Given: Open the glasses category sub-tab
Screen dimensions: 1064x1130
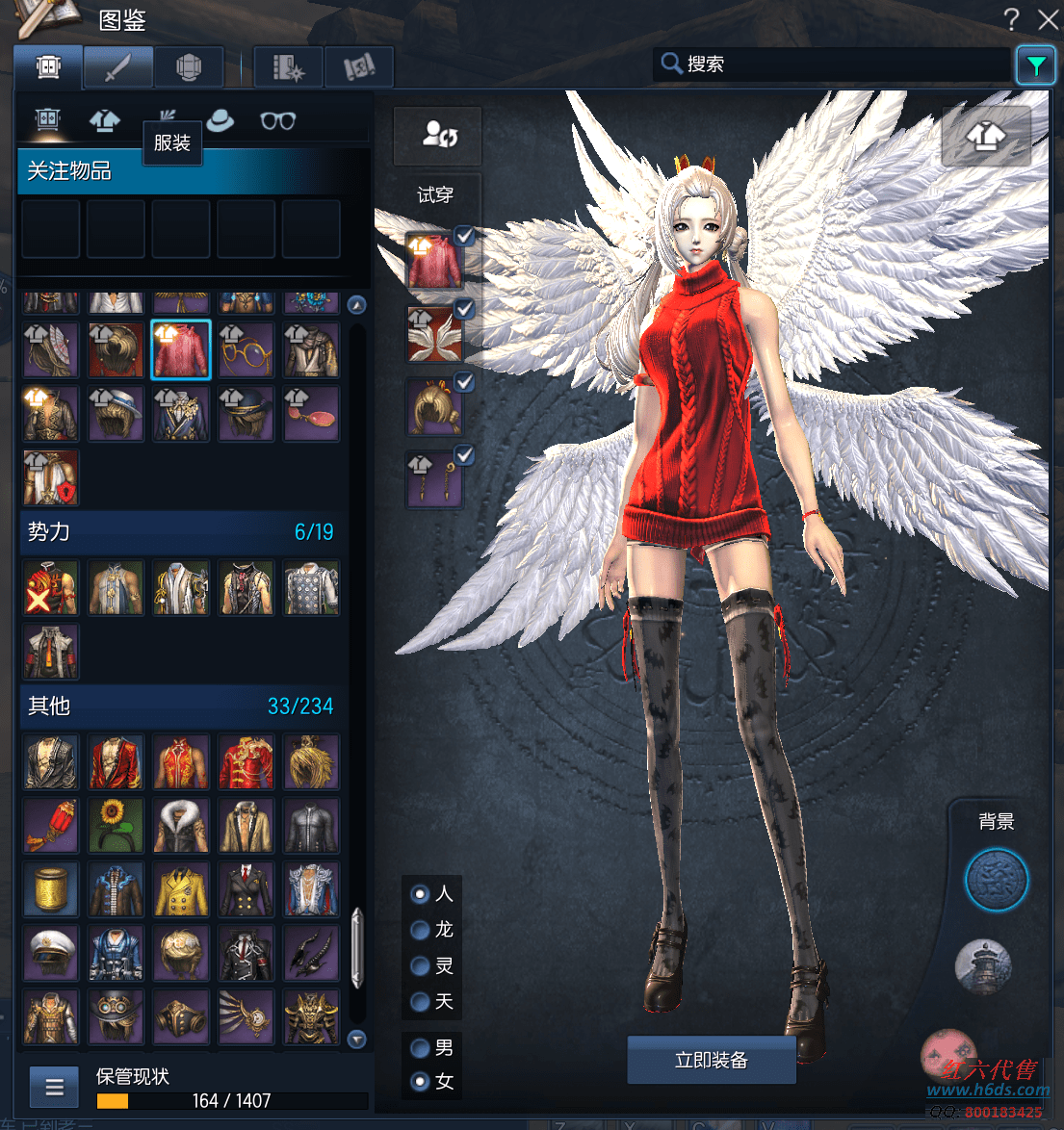Looking at the screenshot, I should coord(277,120).
